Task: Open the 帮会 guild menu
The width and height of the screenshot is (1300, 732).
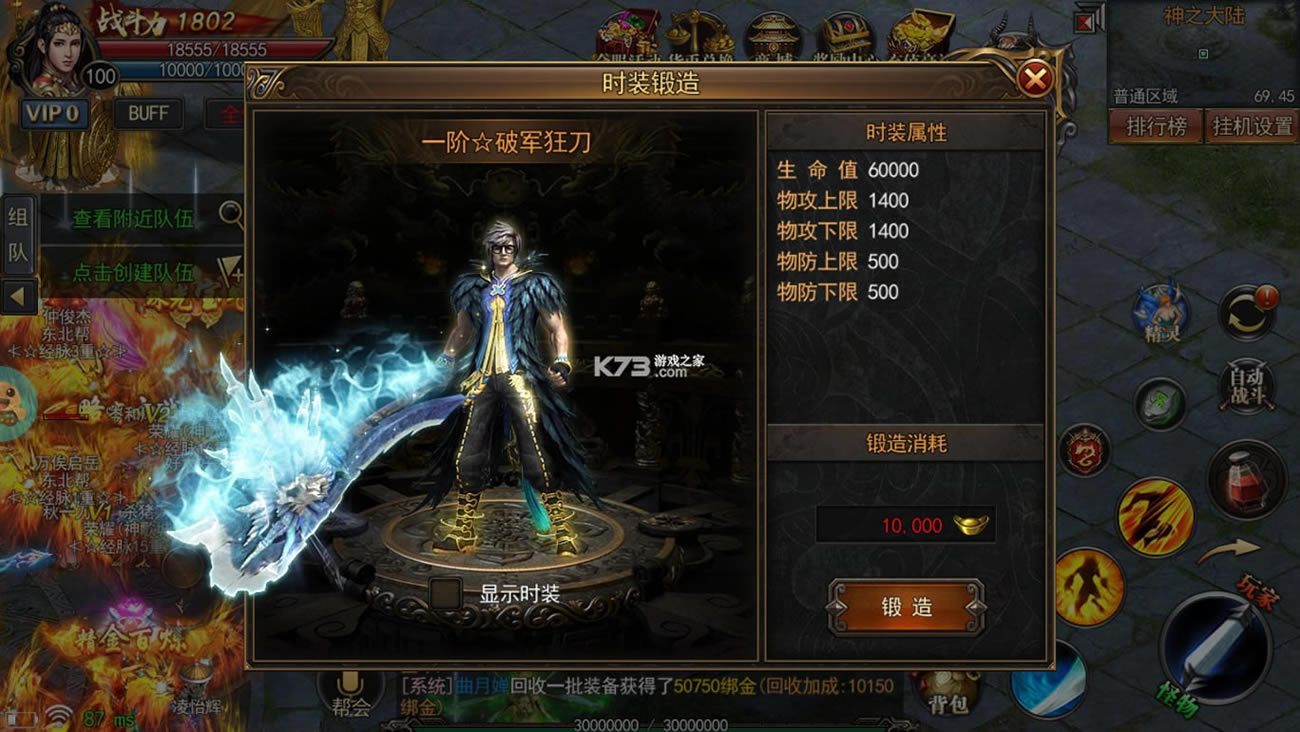Action: pyautogui.click(x=350, y=692)
